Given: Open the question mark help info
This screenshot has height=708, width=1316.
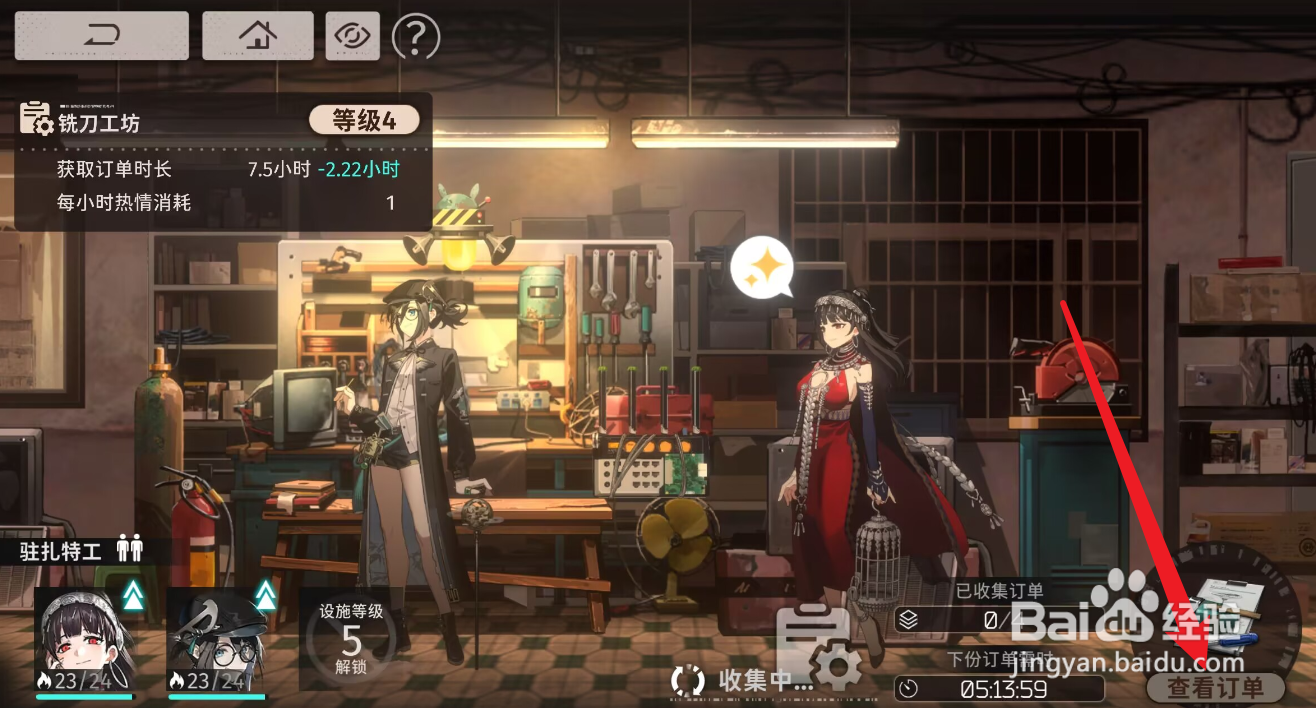Looking at the screenshot, I should (416, 36).
